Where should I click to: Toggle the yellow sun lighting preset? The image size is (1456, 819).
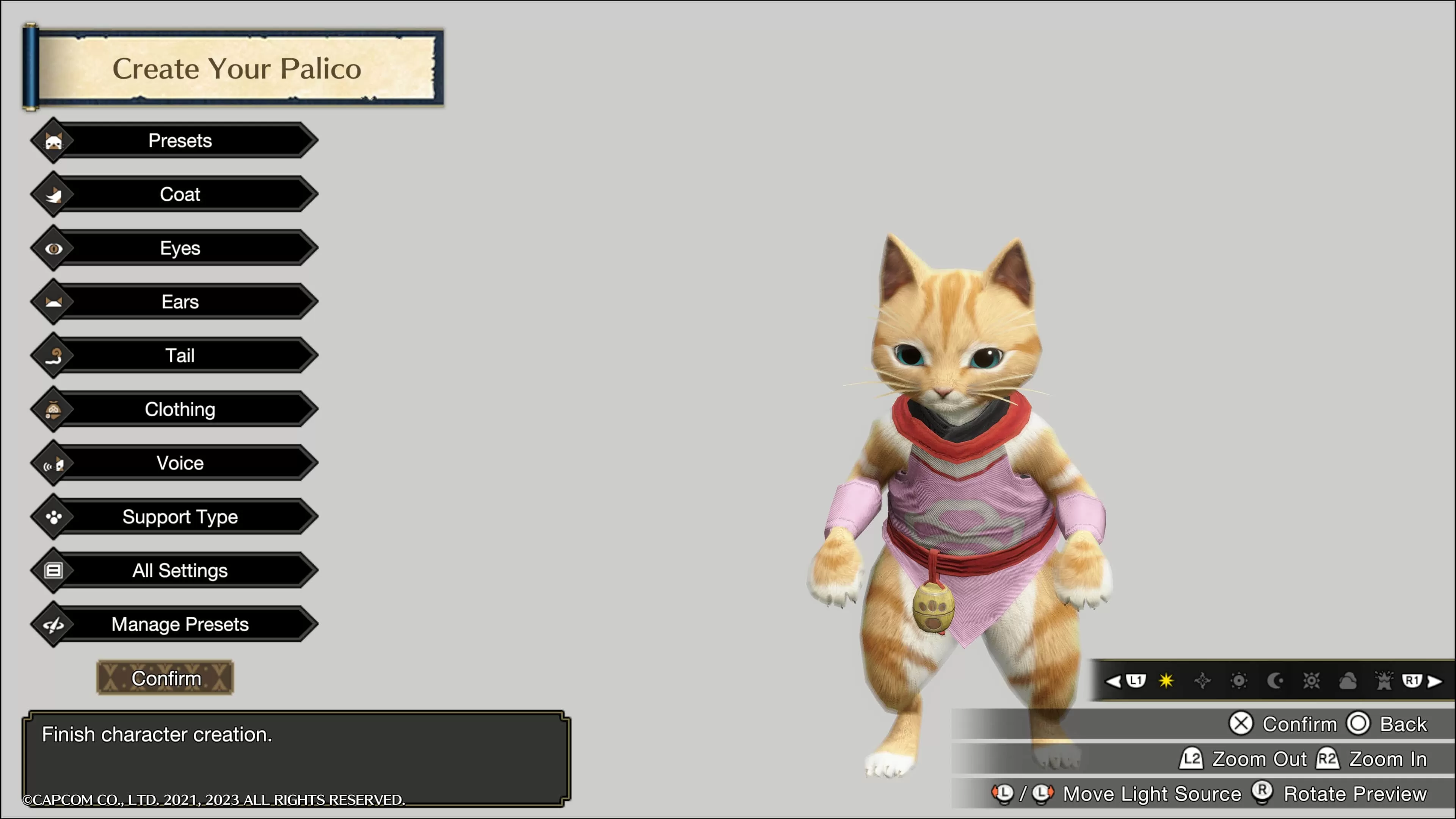point(1167,681)
